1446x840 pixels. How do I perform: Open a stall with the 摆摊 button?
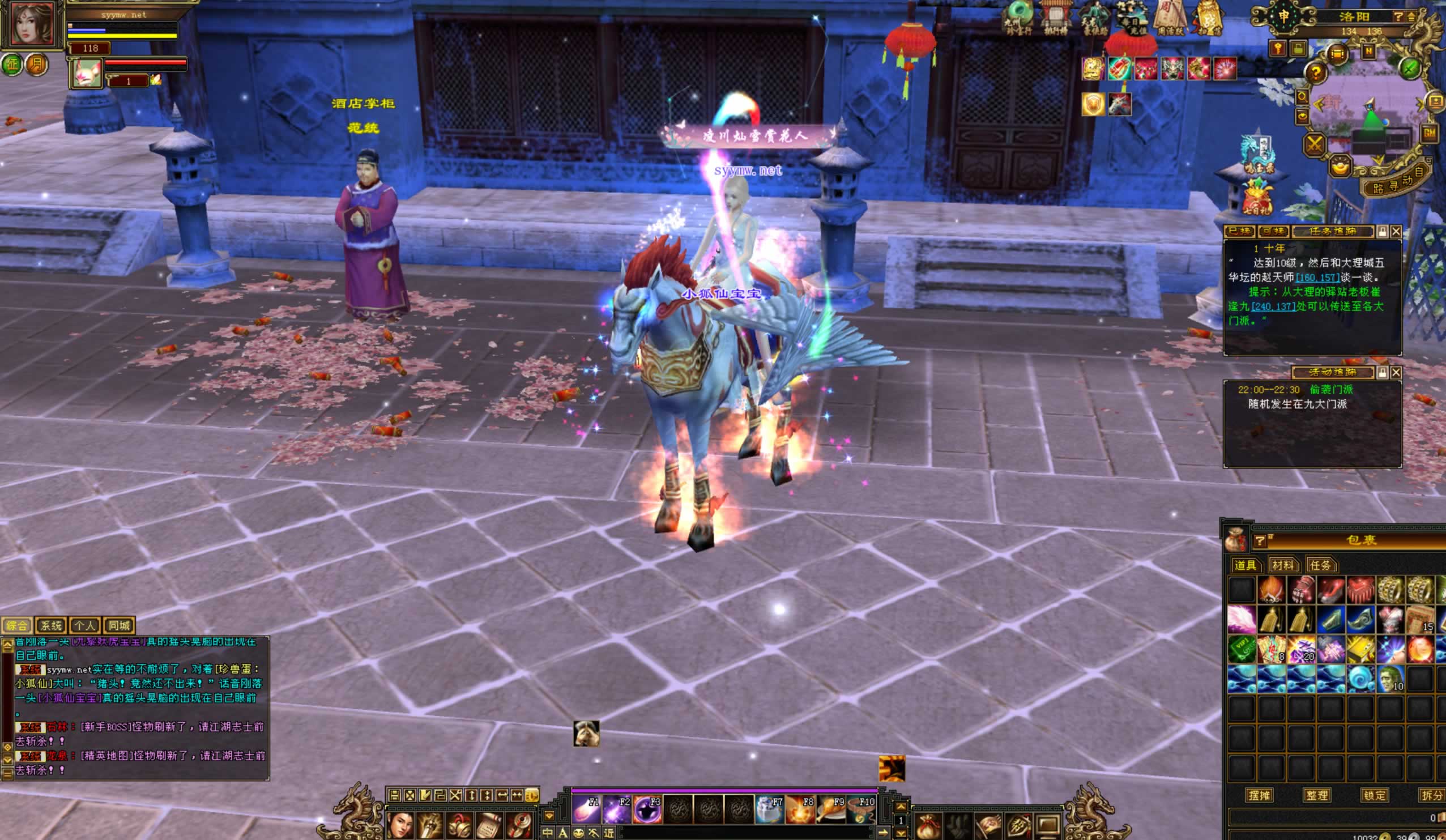1259,795
